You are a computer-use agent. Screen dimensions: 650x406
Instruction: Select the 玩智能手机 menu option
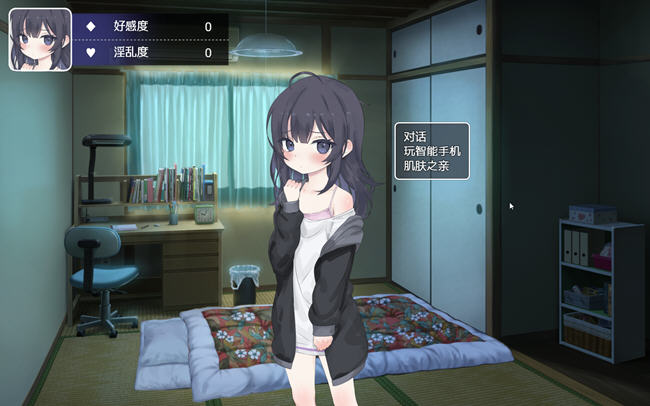coord(432,151)
